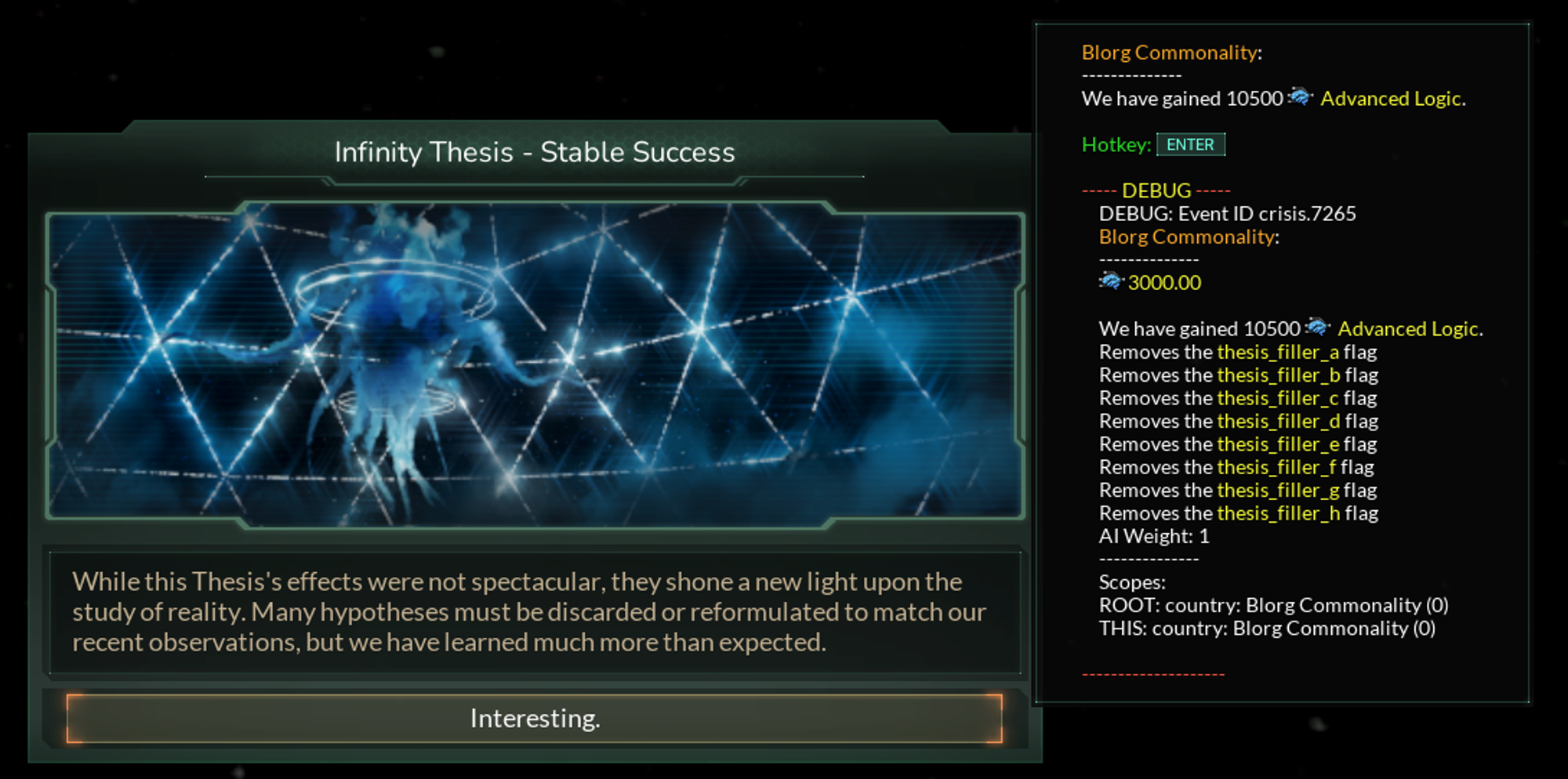
Task: Click the AI Weight: 1 entry
Action: tap(1154, 536)
